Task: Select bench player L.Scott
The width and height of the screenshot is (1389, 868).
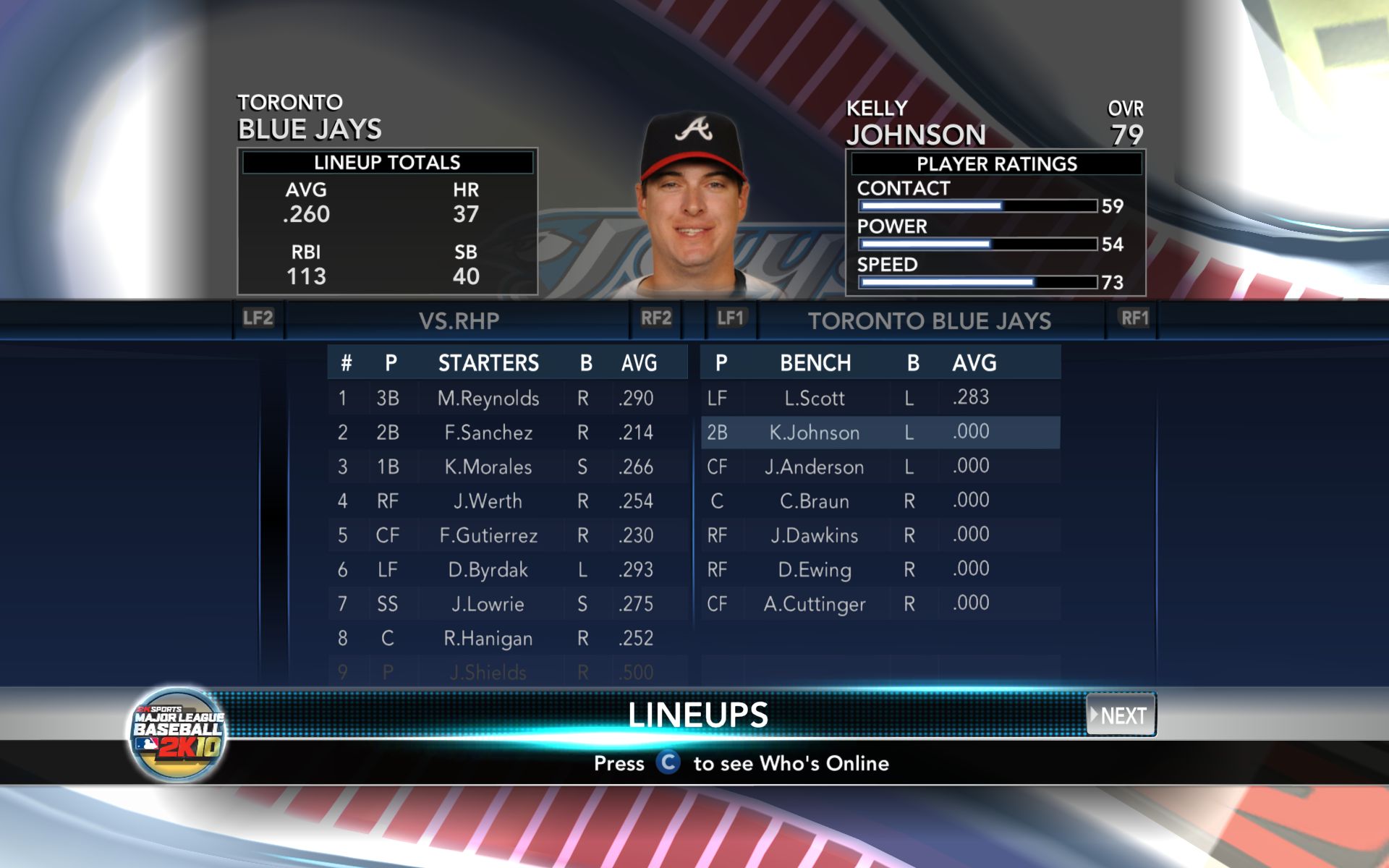Action: pos(815,399)
